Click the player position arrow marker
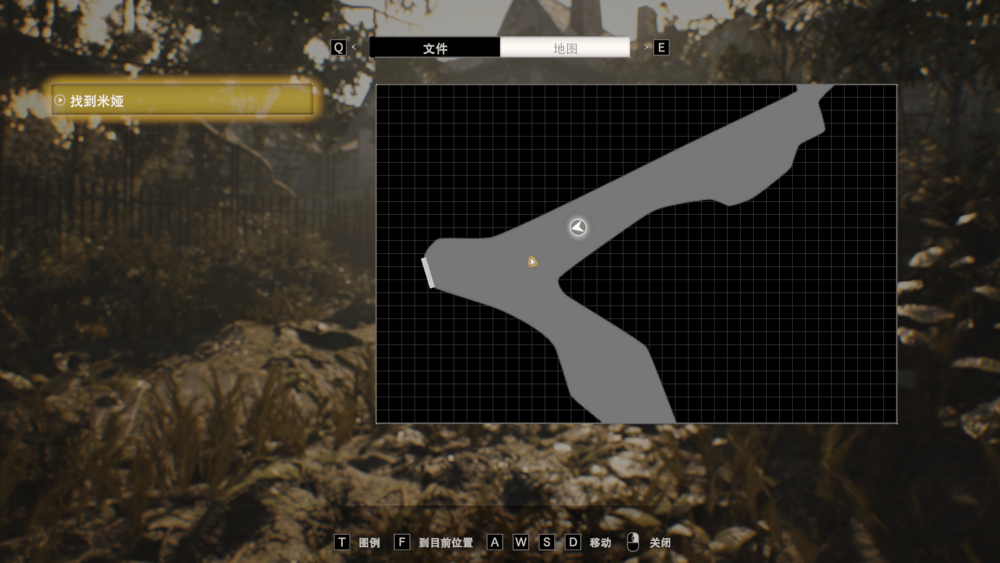Image resolution: width=1000 pixels, height=563 pixels. pos(578,228)
